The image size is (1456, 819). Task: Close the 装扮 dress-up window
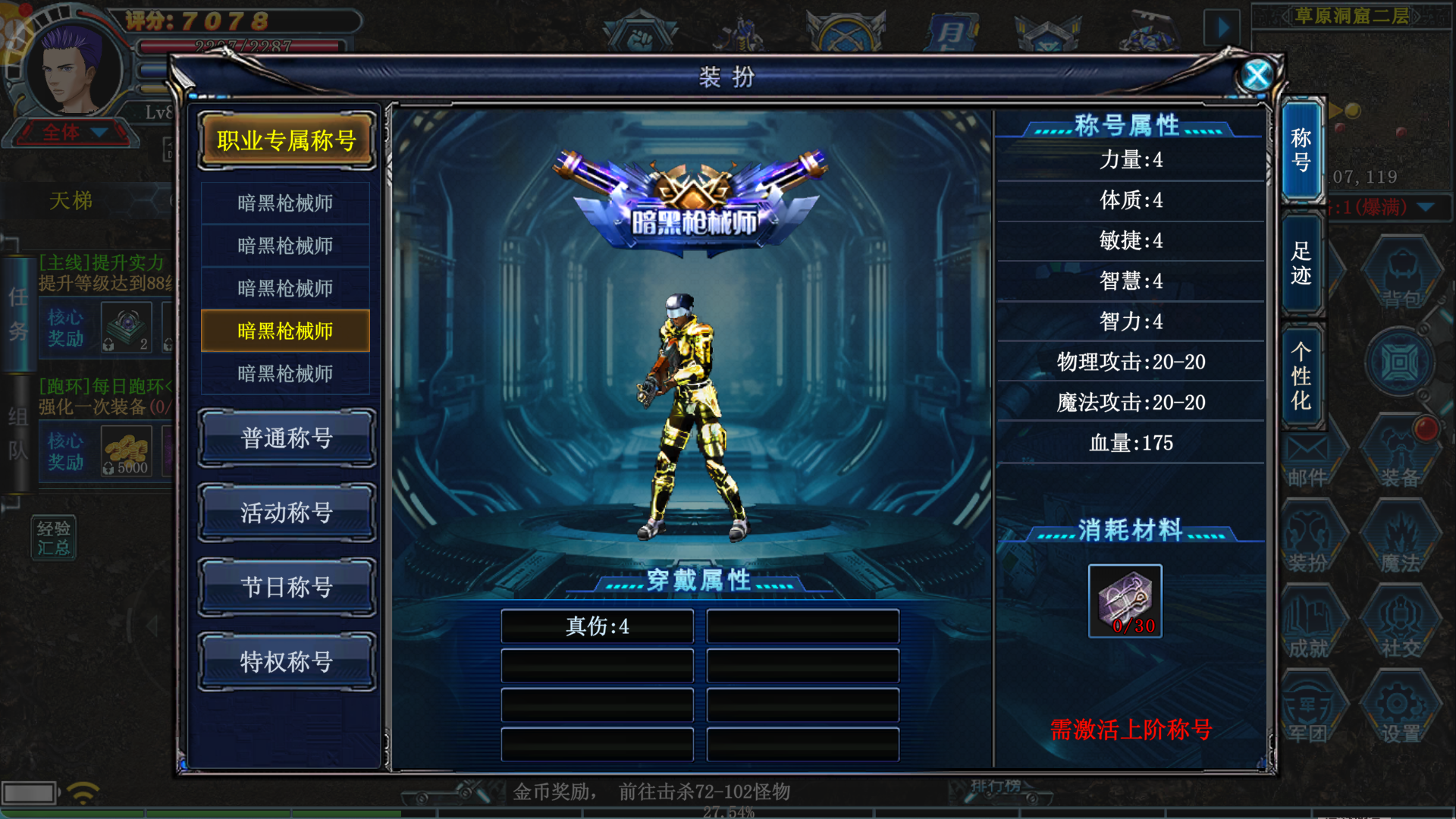(x=1257, y=75)
